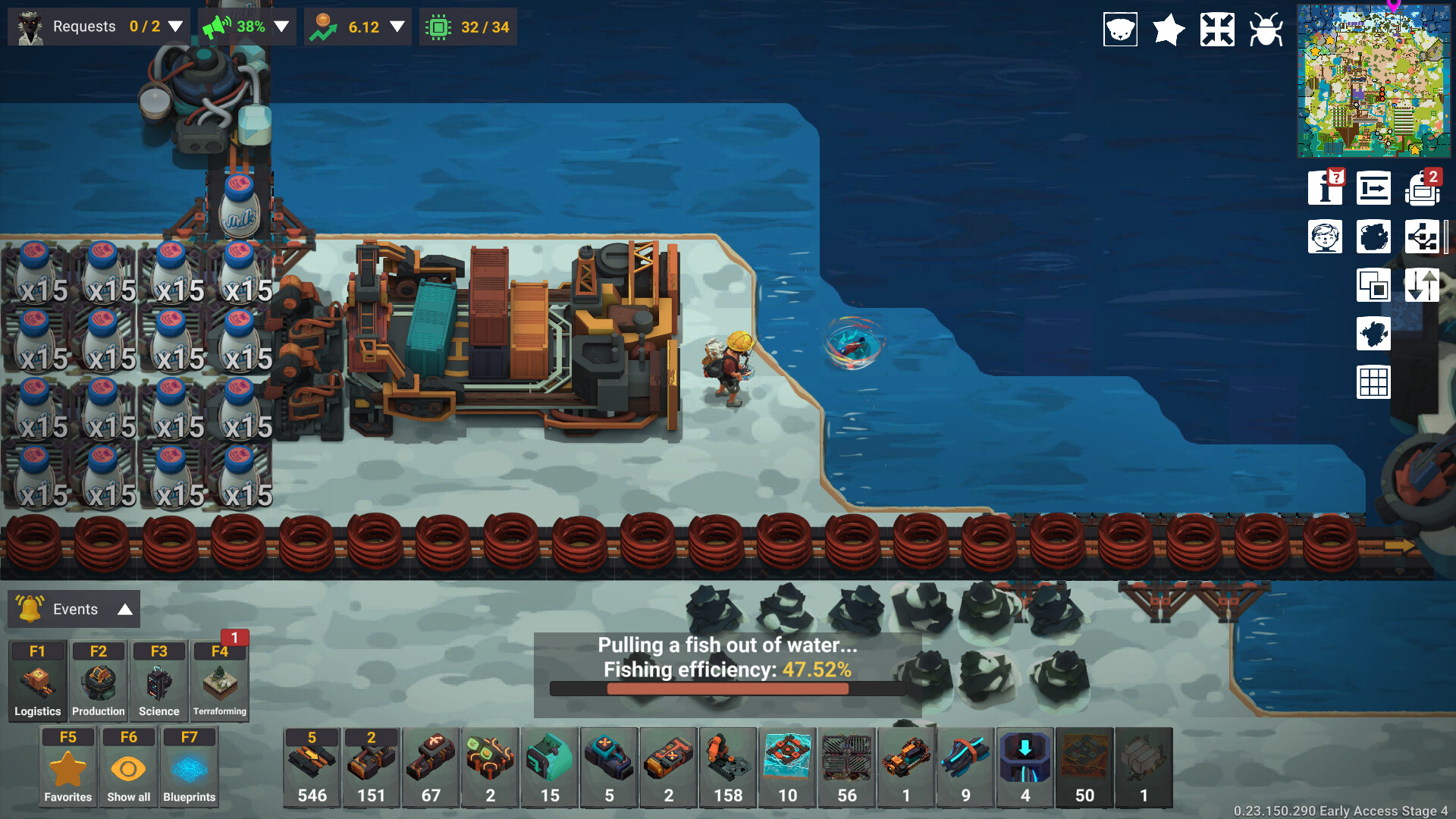The image size is (1456, 819).
Task: Open the Production category
Action: point(98,680)
